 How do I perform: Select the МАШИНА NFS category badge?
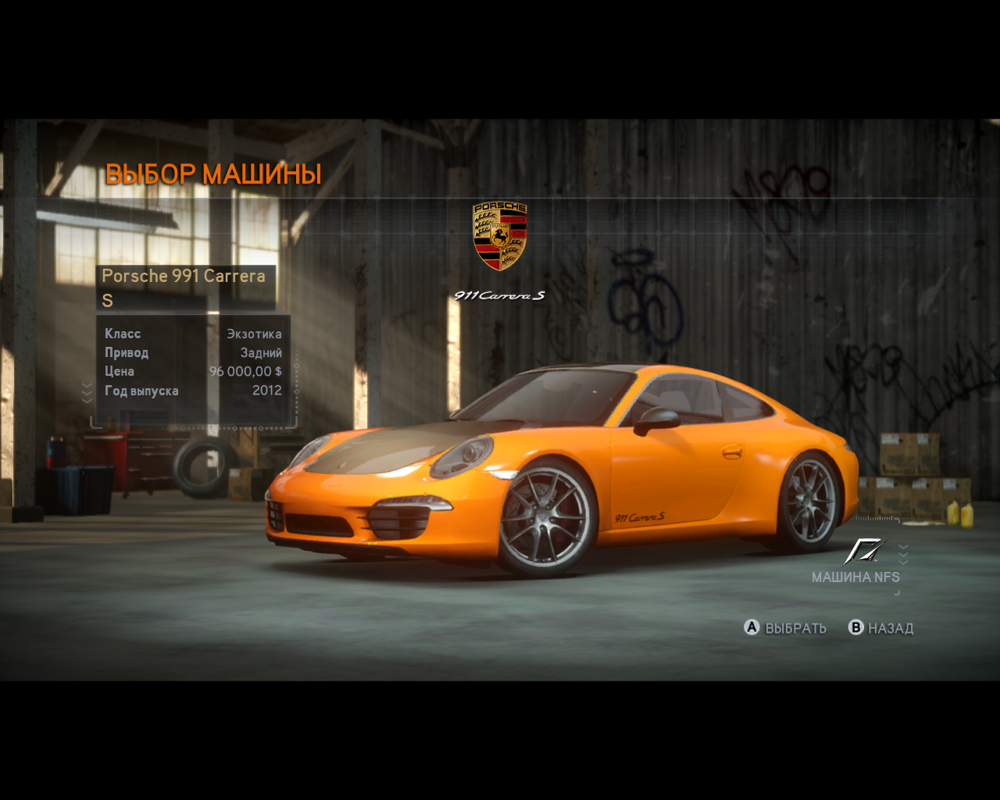point(857,563)
